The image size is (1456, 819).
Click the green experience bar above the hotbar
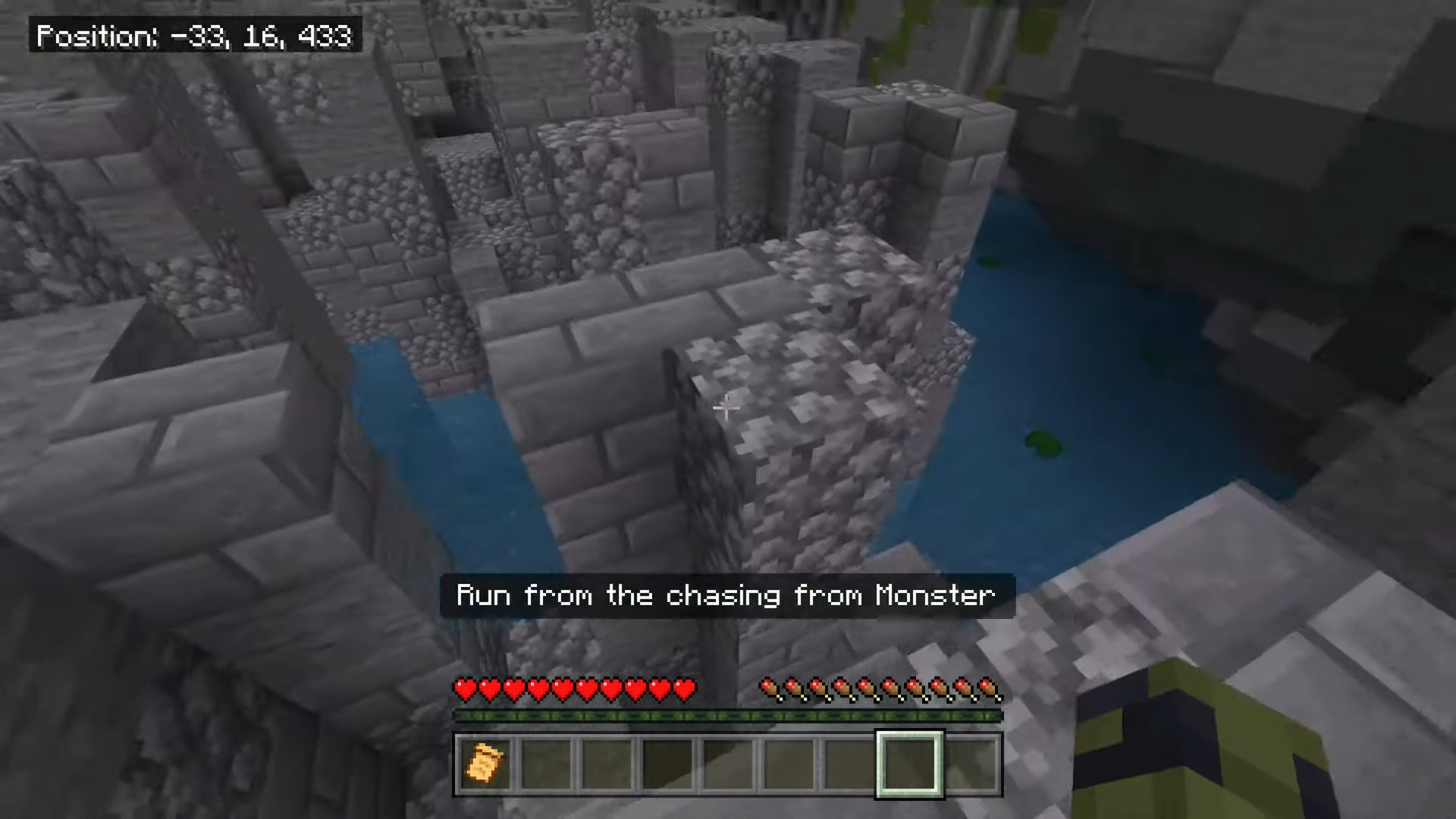coord(725,716)
